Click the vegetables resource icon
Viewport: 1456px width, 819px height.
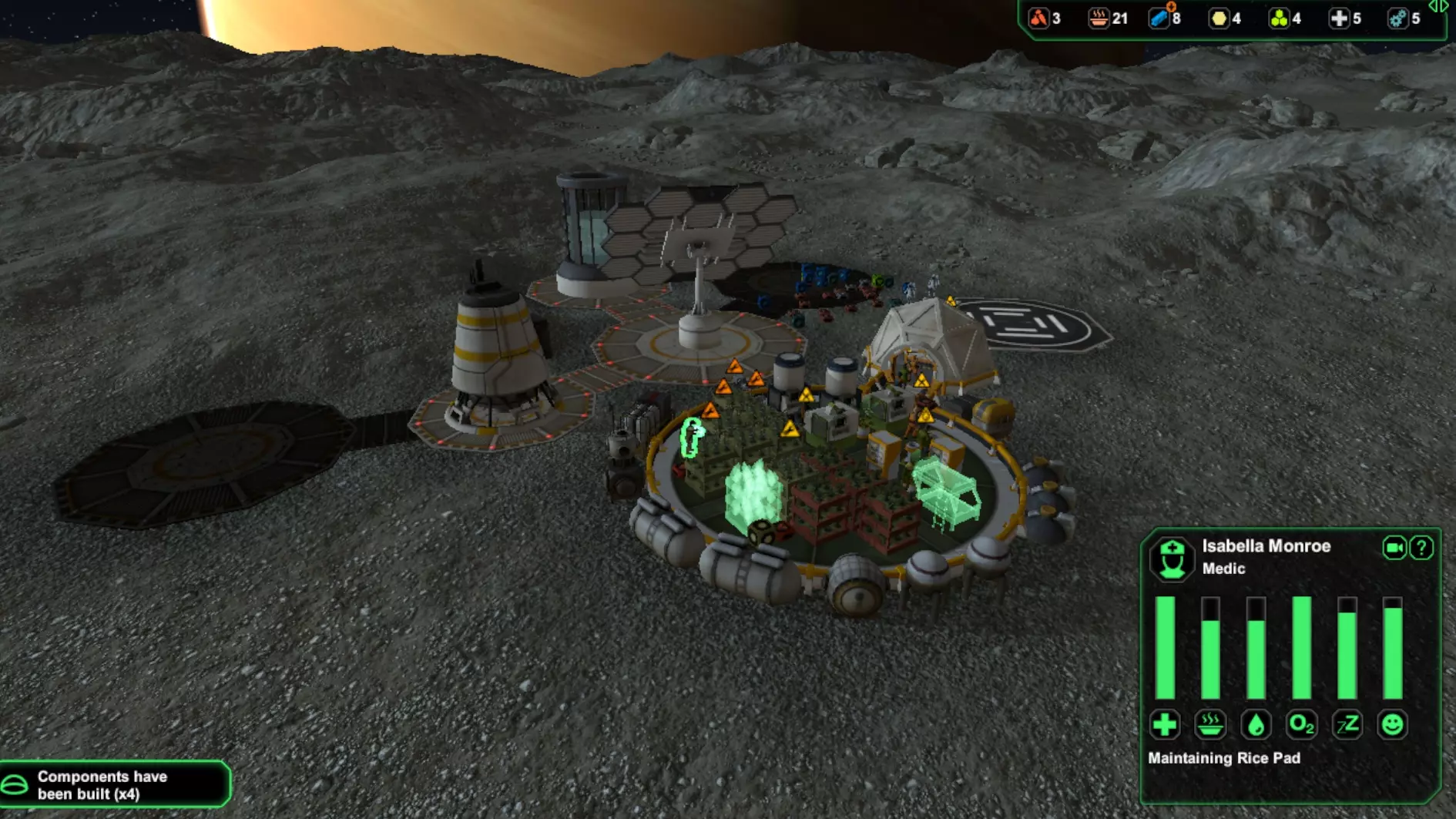point(1039,18)
